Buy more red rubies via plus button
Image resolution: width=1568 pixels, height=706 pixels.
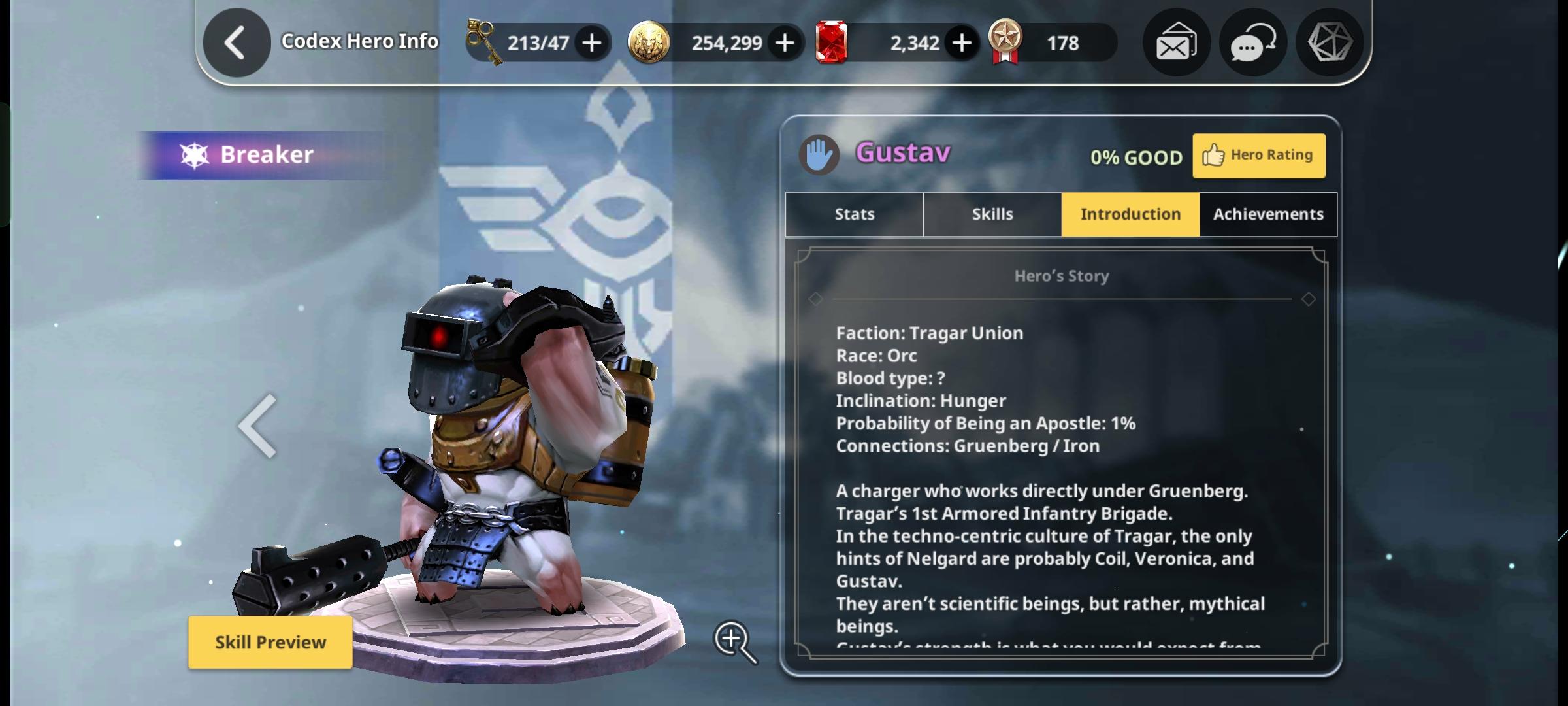tap(961, 43)
